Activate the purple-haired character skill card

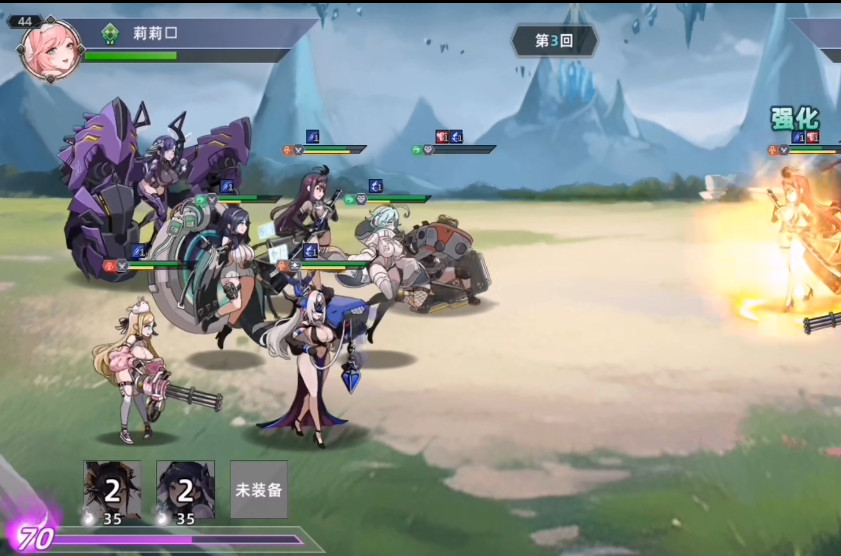pyautogui.click(x=185, y=489)
